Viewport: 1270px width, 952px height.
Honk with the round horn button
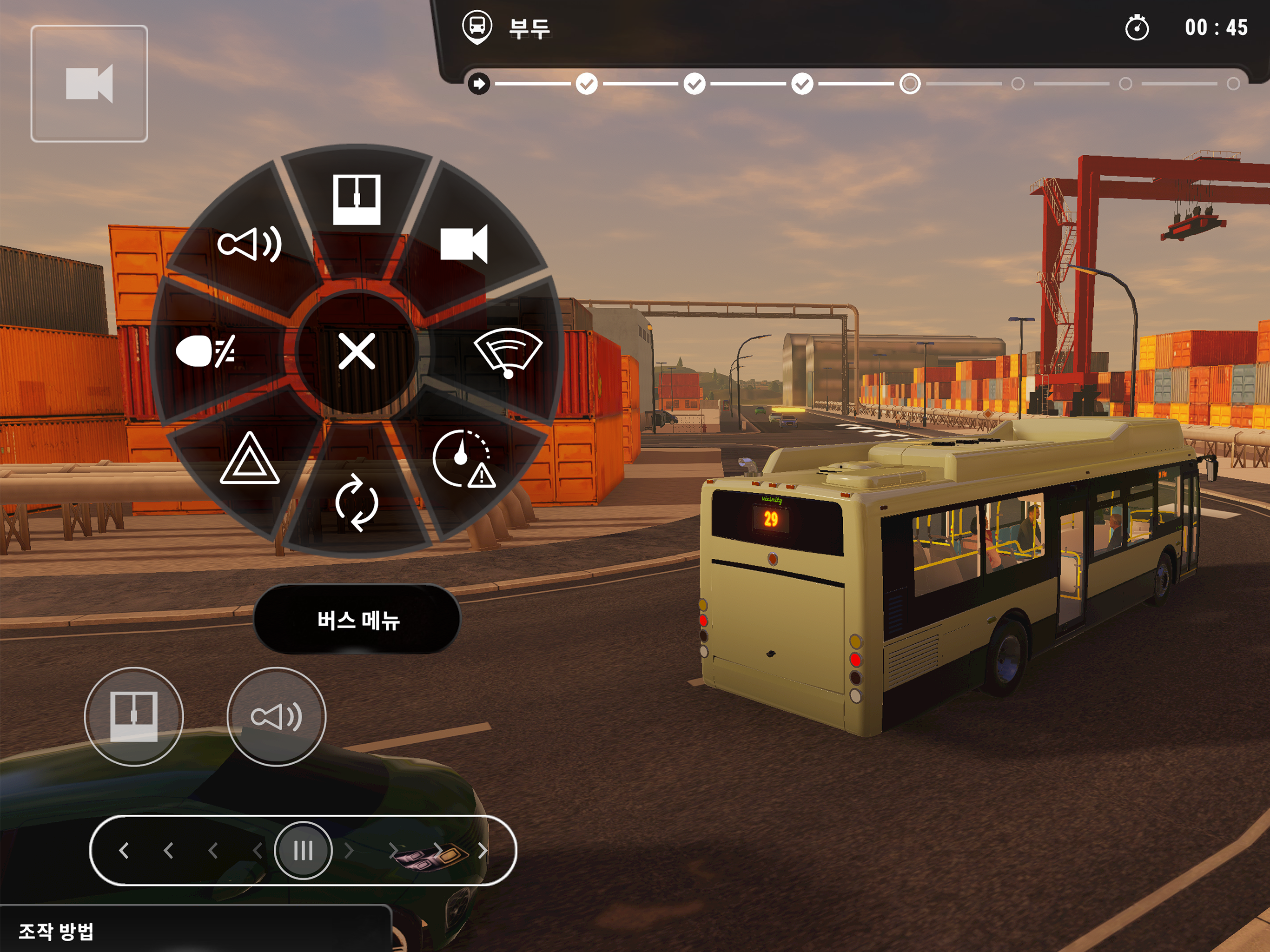276,716
